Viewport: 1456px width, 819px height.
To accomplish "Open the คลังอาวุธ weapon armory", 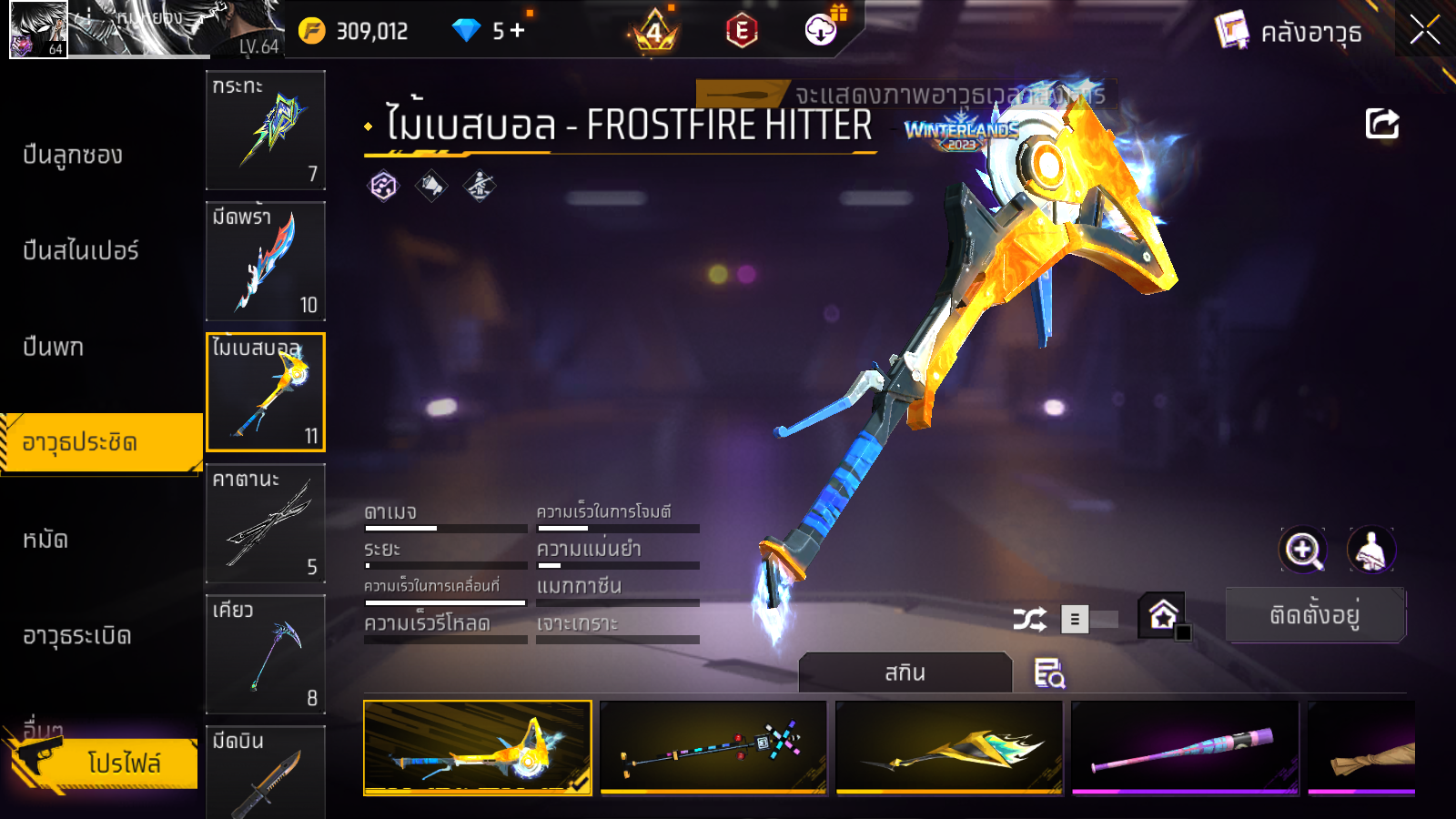I will coord(1289,33).
